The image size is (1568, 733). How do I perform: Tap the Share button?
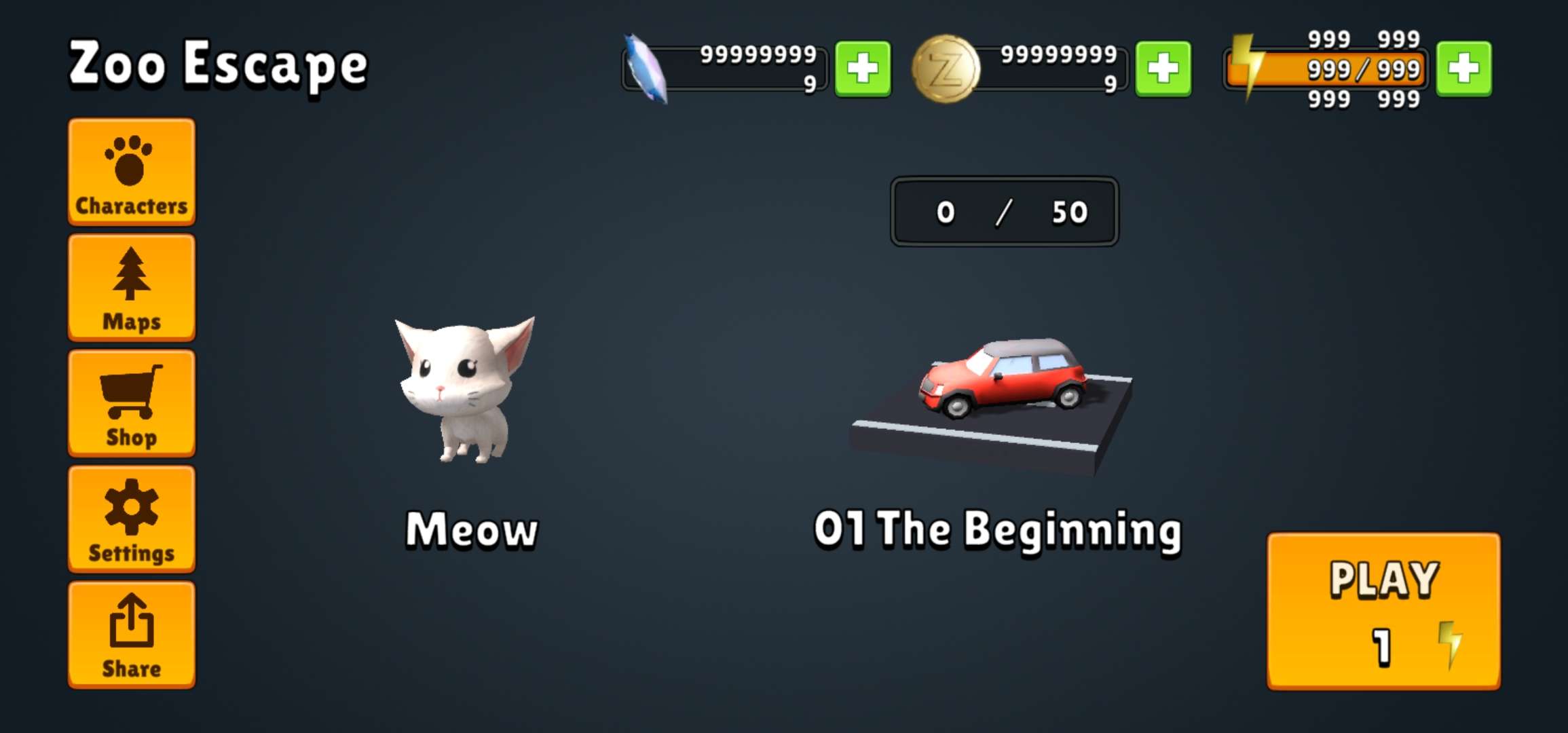coord(132,635)
